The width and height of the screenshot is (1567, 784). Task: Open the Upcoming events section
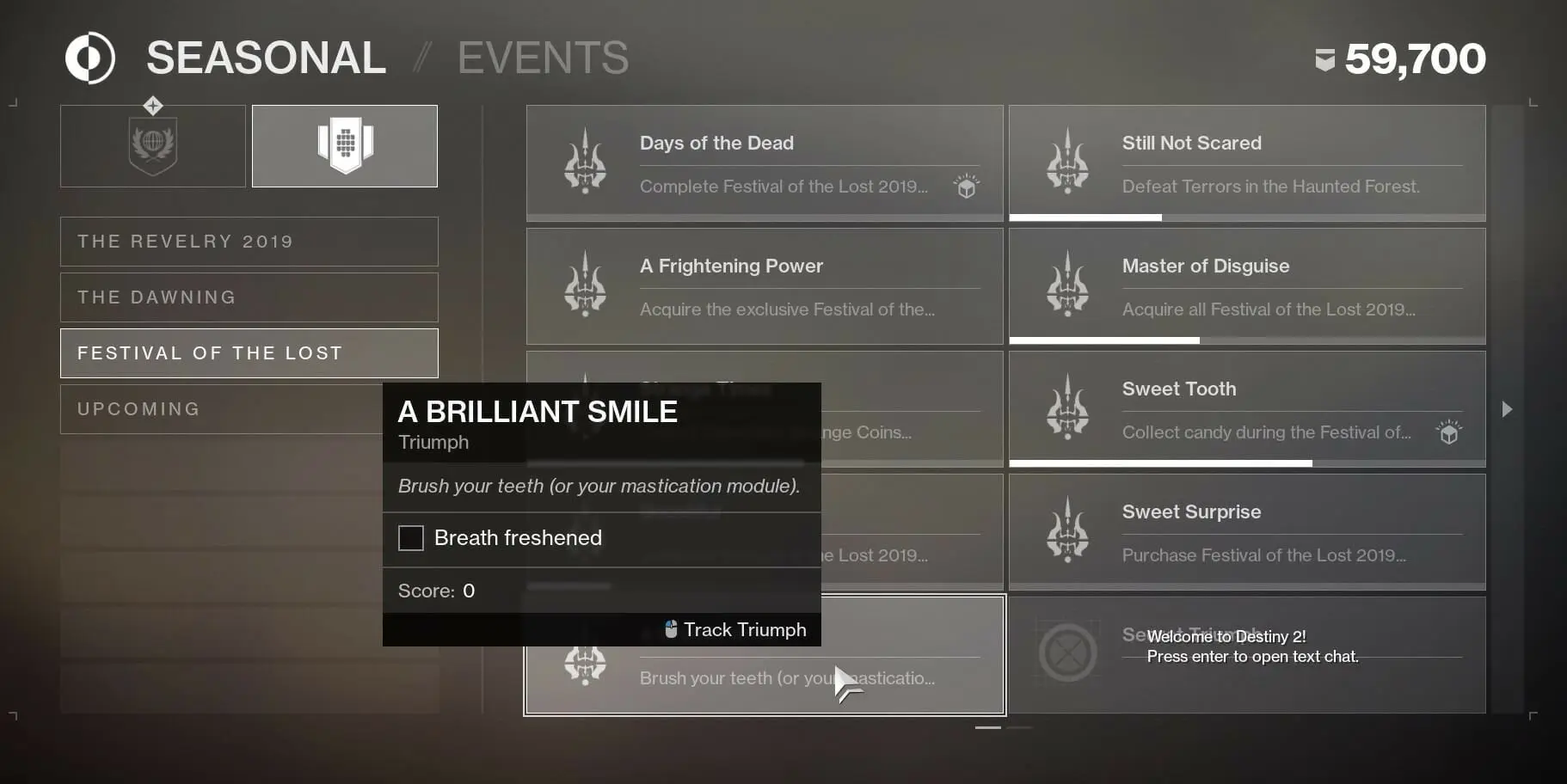click(248, 408)
